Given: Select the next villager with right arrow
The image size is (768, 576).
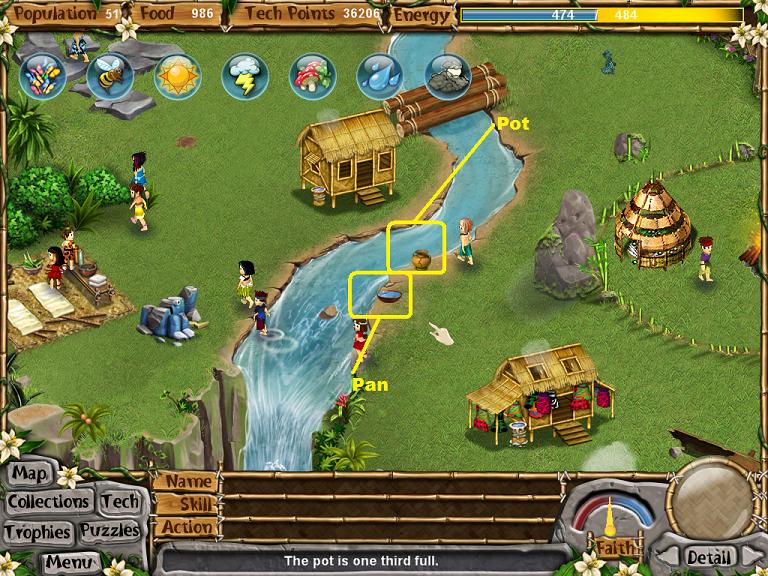Looking at the screenshot, I should tap(750, 556).
